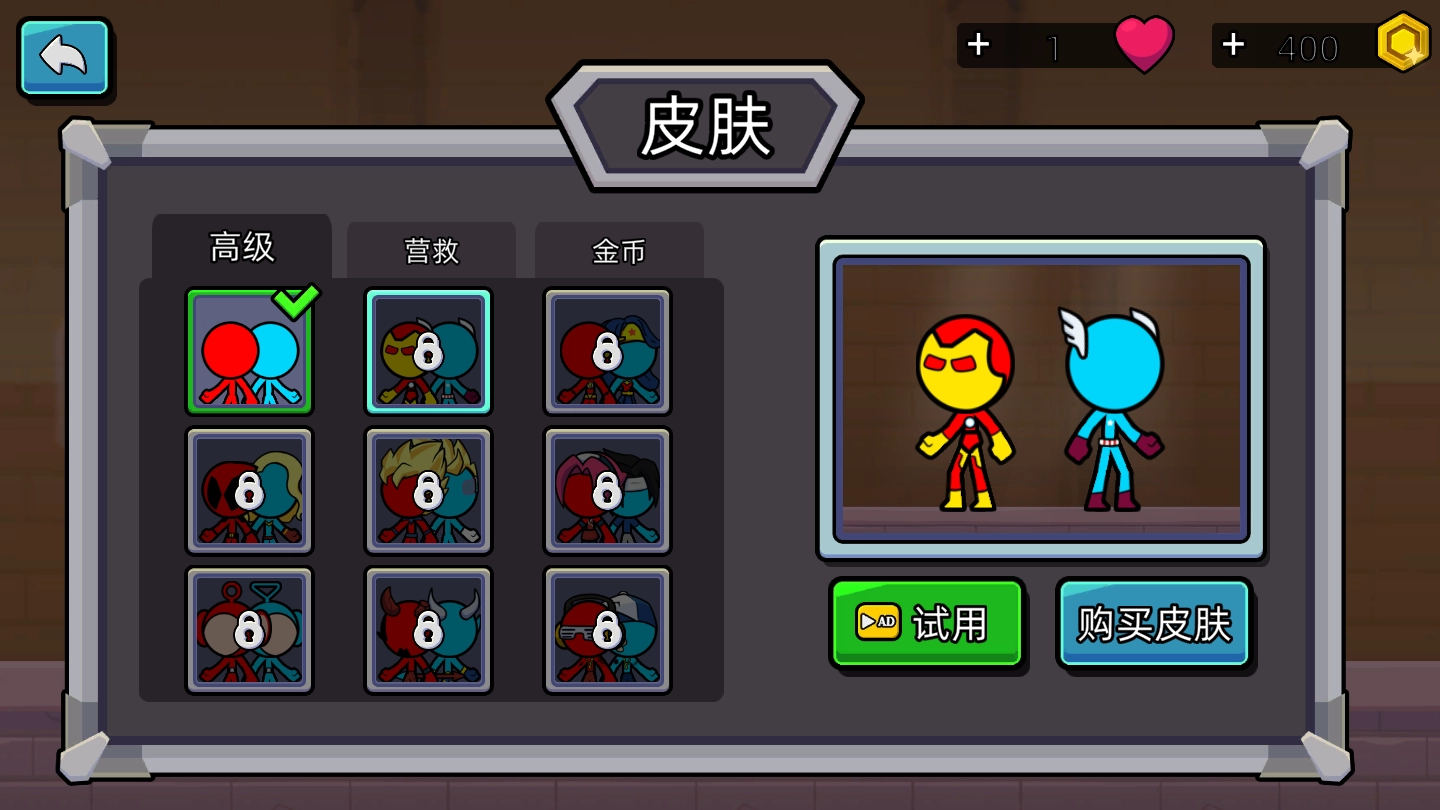Viewport: 1440px width, 810px height.
Task: Click the skin preview window showing Iron Man
Action: pos(1042,396)
